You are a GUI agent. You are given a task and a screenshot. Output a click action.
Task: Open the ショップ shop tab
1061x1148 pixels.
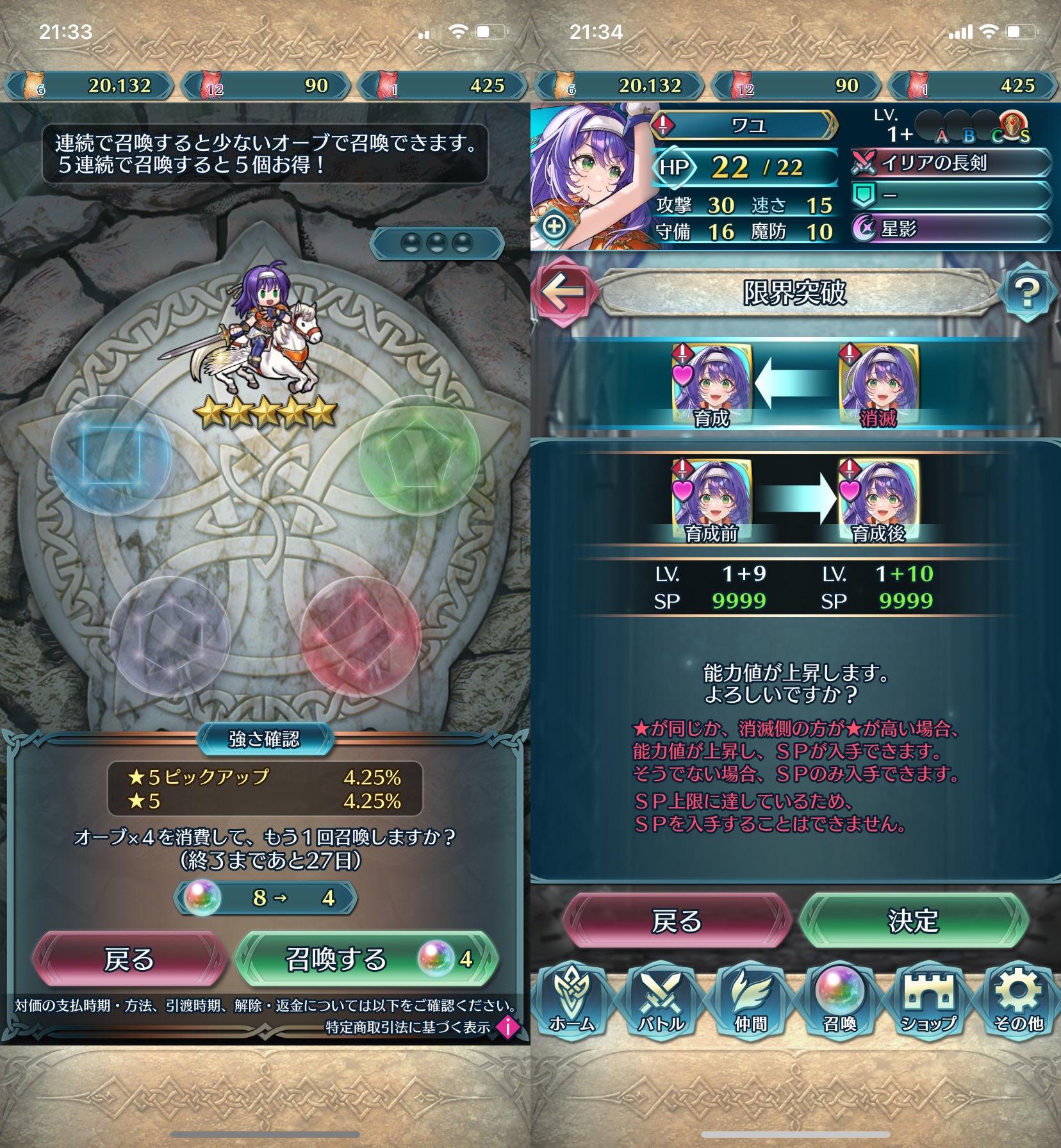(x=928, y=1003)
